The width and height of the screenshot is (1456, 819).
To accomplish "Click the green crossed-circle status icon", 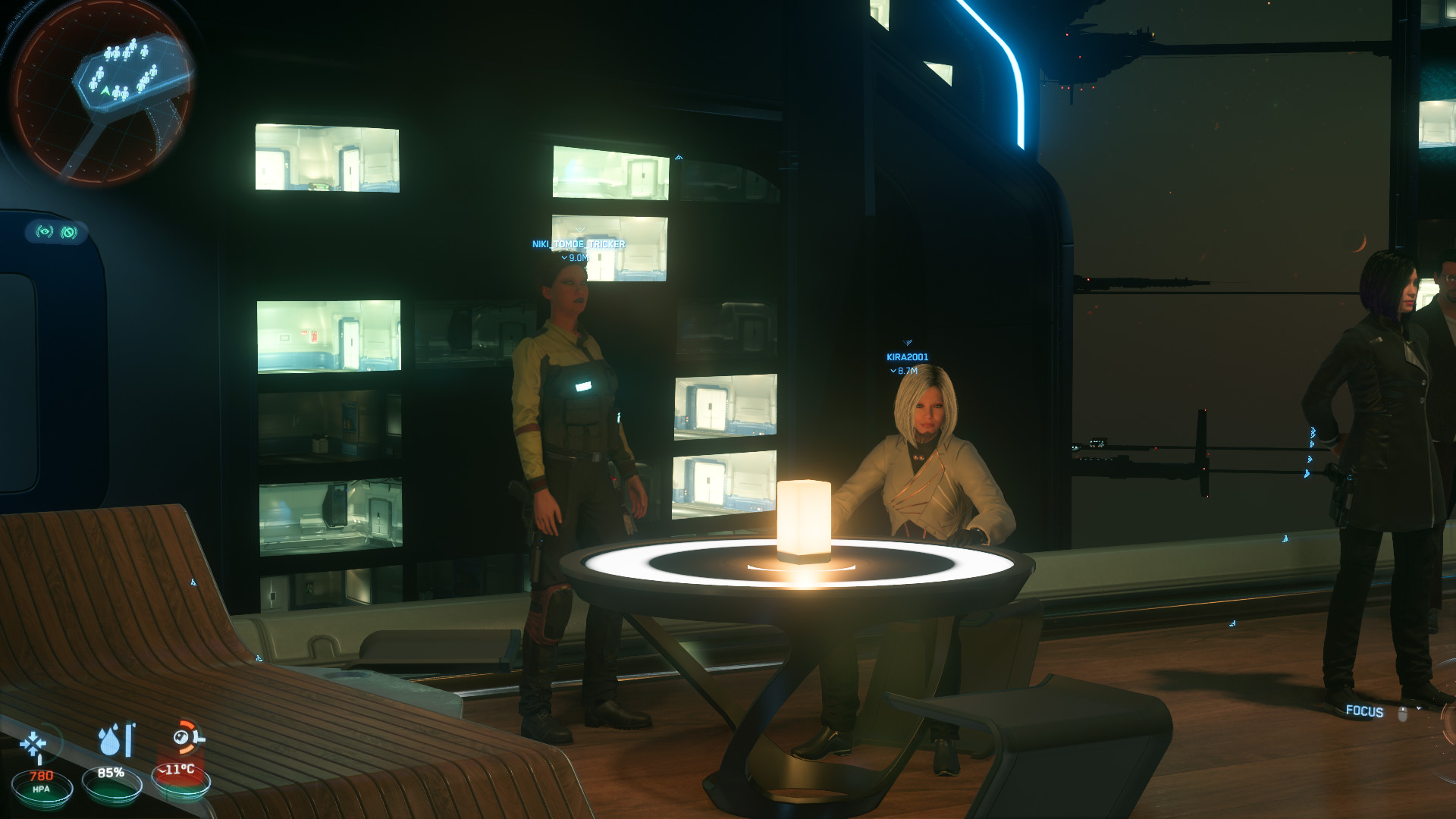I will 69,232.
